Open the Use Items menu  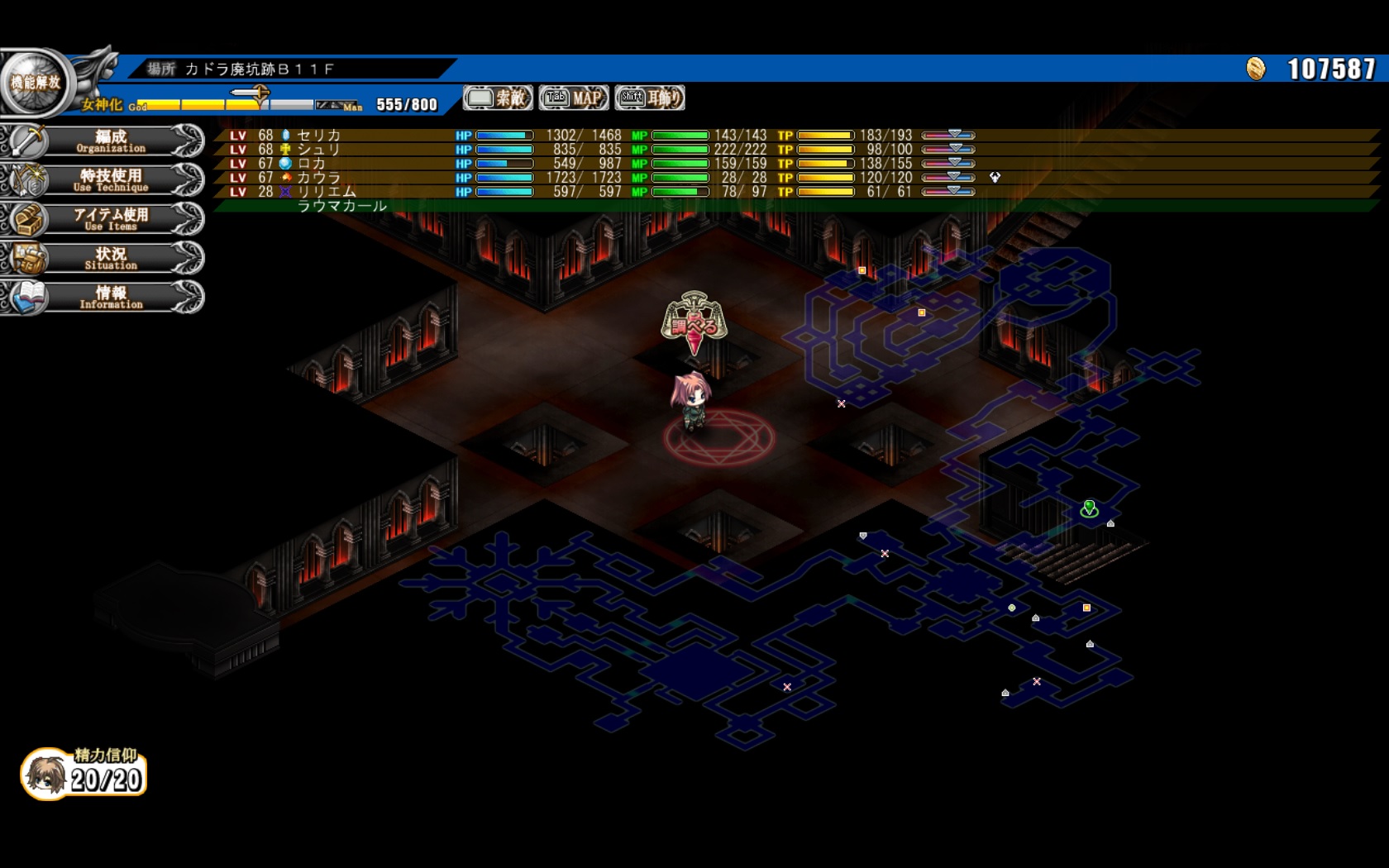[x=110, y=219]
